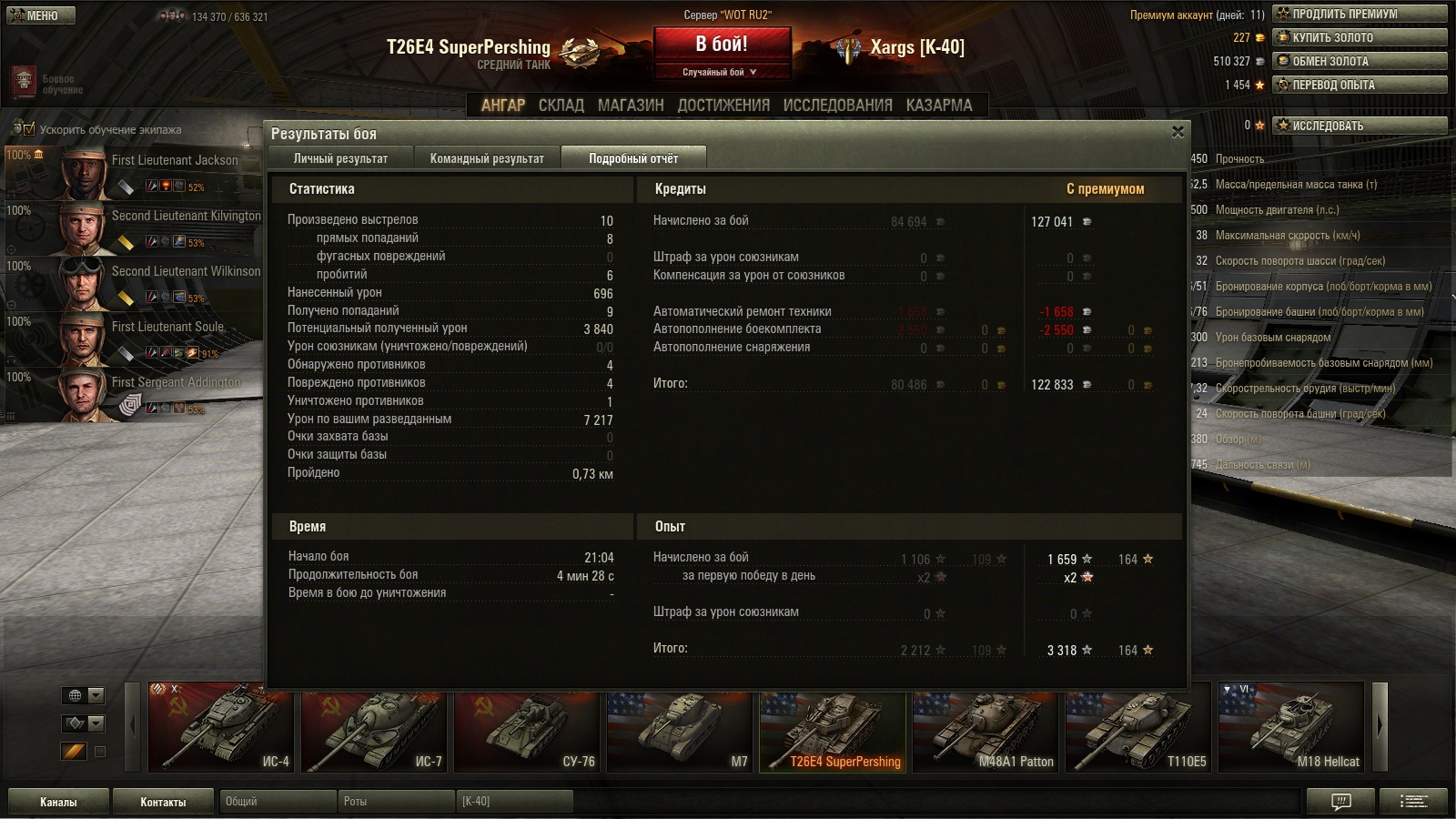The height and width of the screenshot is (819, 1456).
Task: Start battle with the В бой! button
Action: click(722, 45)
